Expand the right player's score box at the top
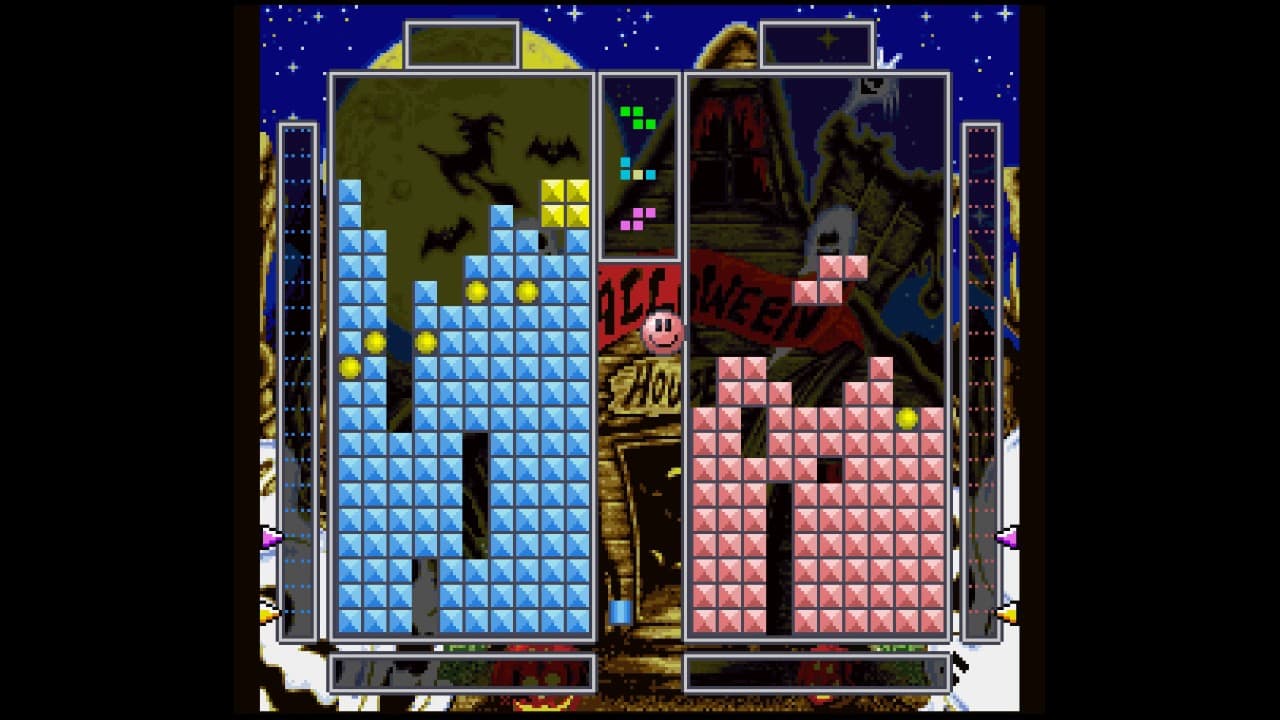Image resolution: width=1280 pixels, height=720 pixels. pos(816,41)
